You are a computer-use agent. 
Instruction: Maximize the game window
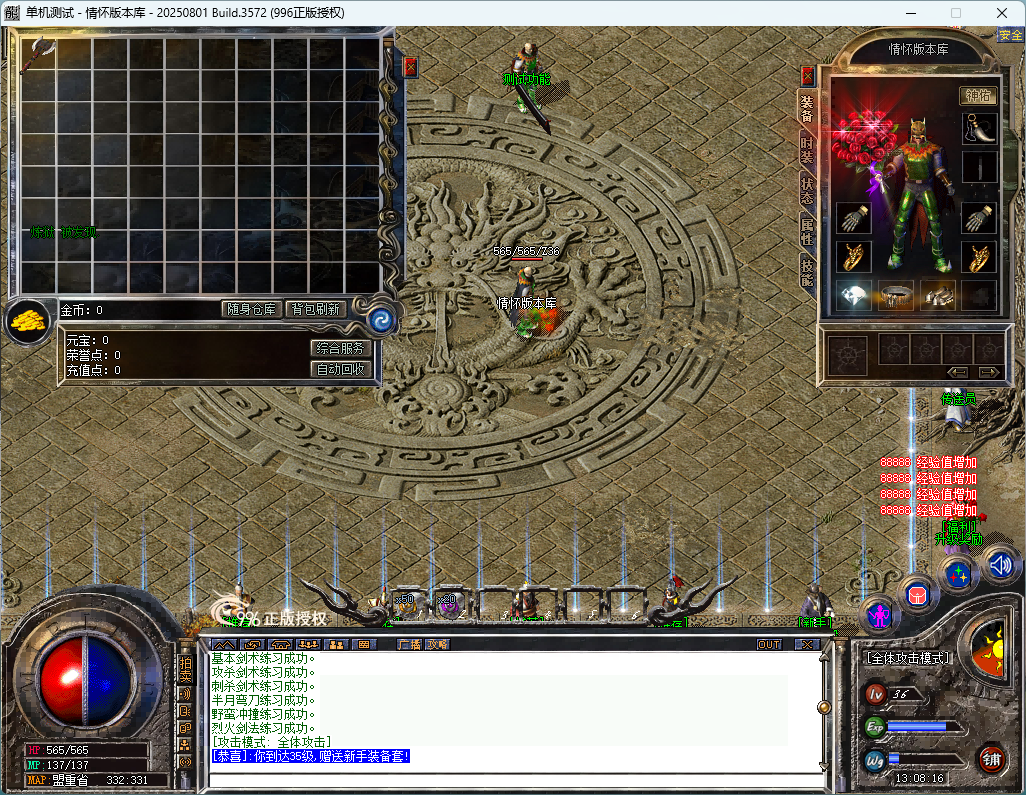(955, 12)
